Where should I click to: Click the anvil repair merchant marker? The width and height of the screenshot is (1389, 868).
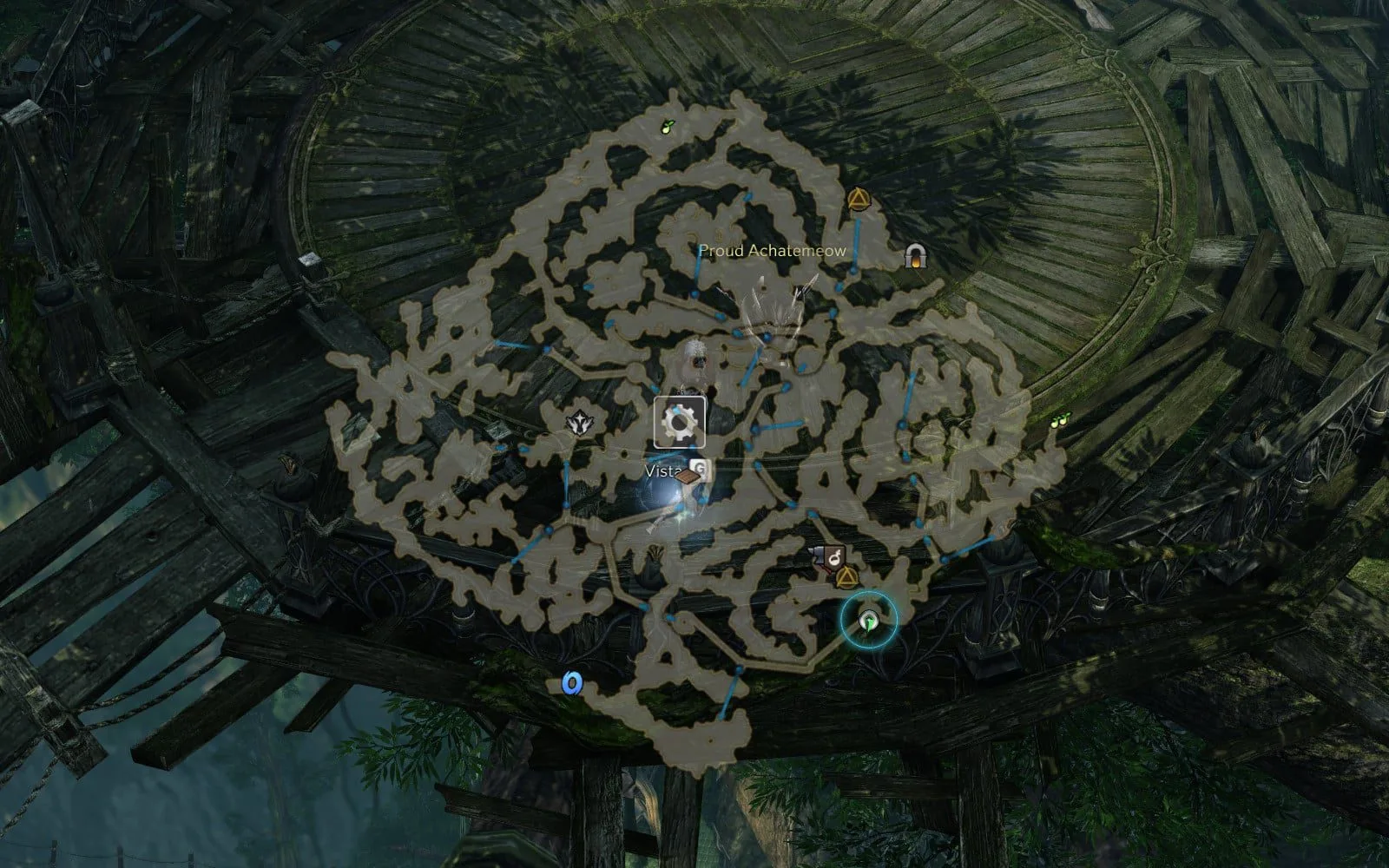pyautogui.click(x=818, y=556)
